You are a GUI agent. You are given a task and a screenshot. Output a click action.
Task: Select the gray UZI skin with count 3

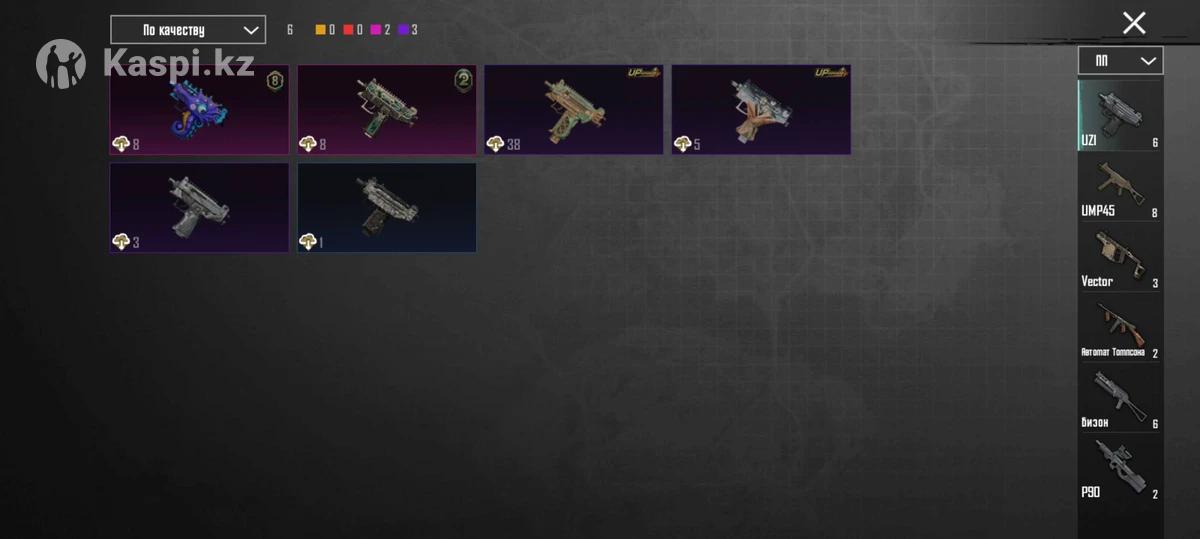point(199,207)
